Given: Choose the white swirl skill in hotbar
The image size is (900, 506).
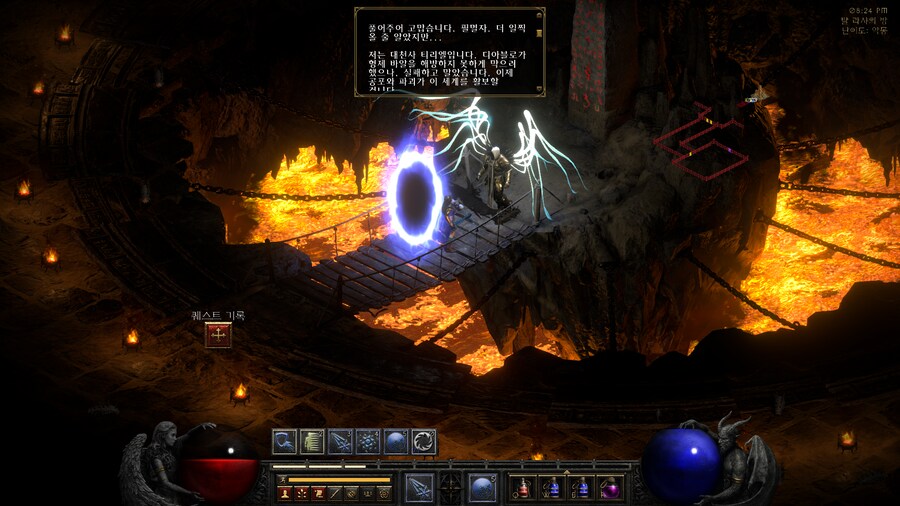Looking at the screenshot, I should (x=424, y=441).
